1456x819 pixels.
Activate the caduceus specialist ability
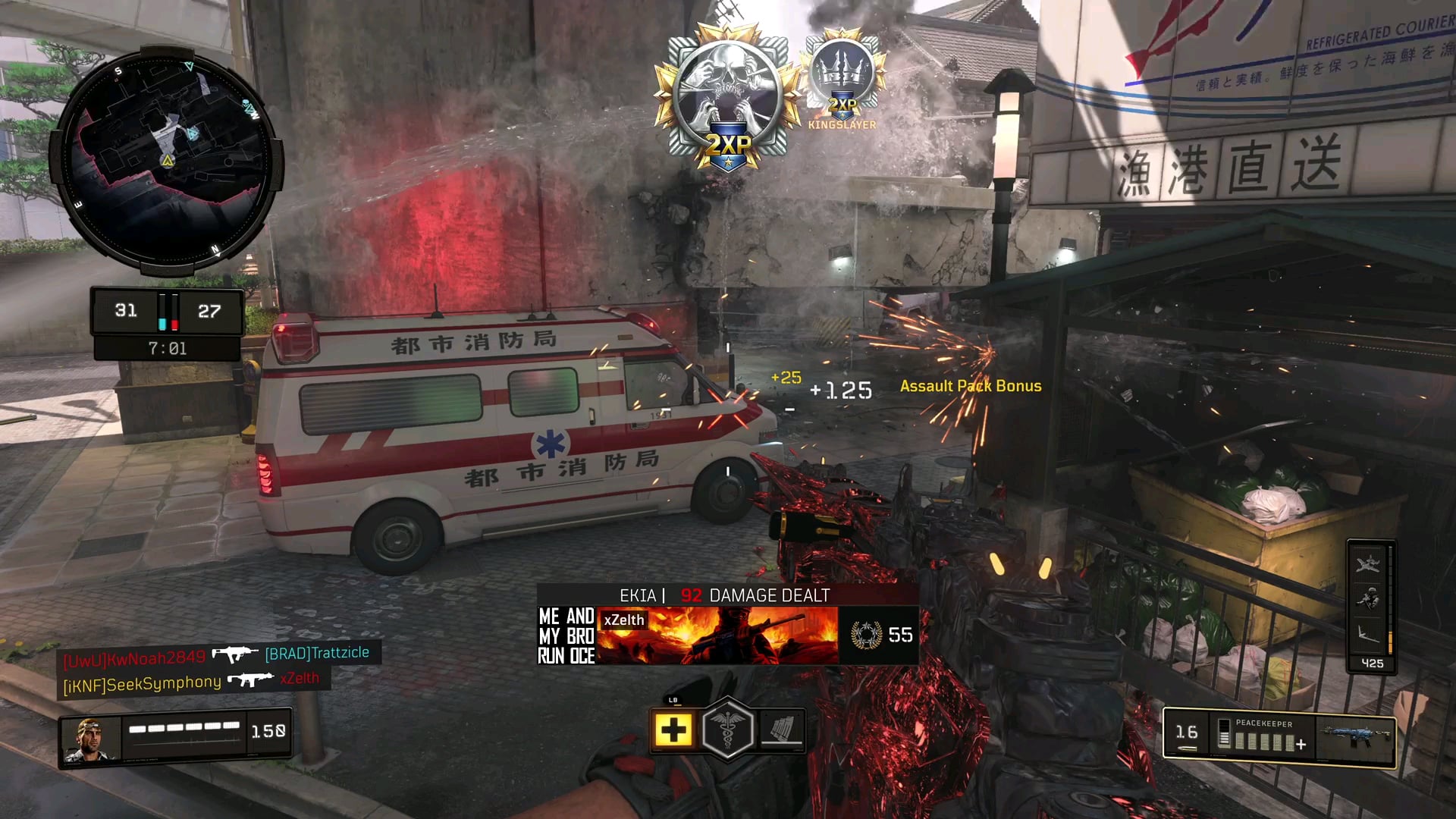click(727, 729)
